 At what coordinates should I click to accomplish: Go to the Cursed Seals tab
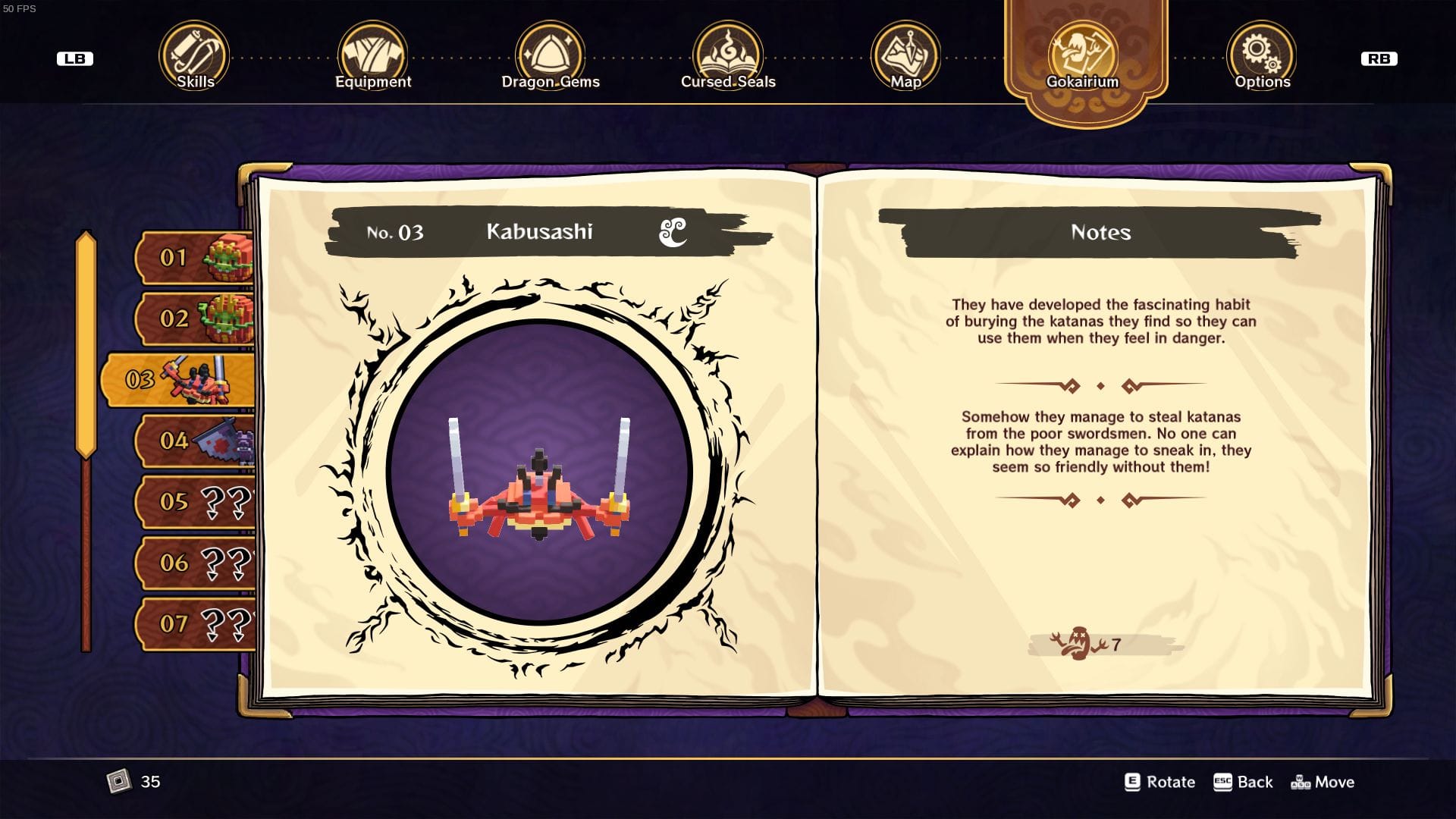pos(728,57)
